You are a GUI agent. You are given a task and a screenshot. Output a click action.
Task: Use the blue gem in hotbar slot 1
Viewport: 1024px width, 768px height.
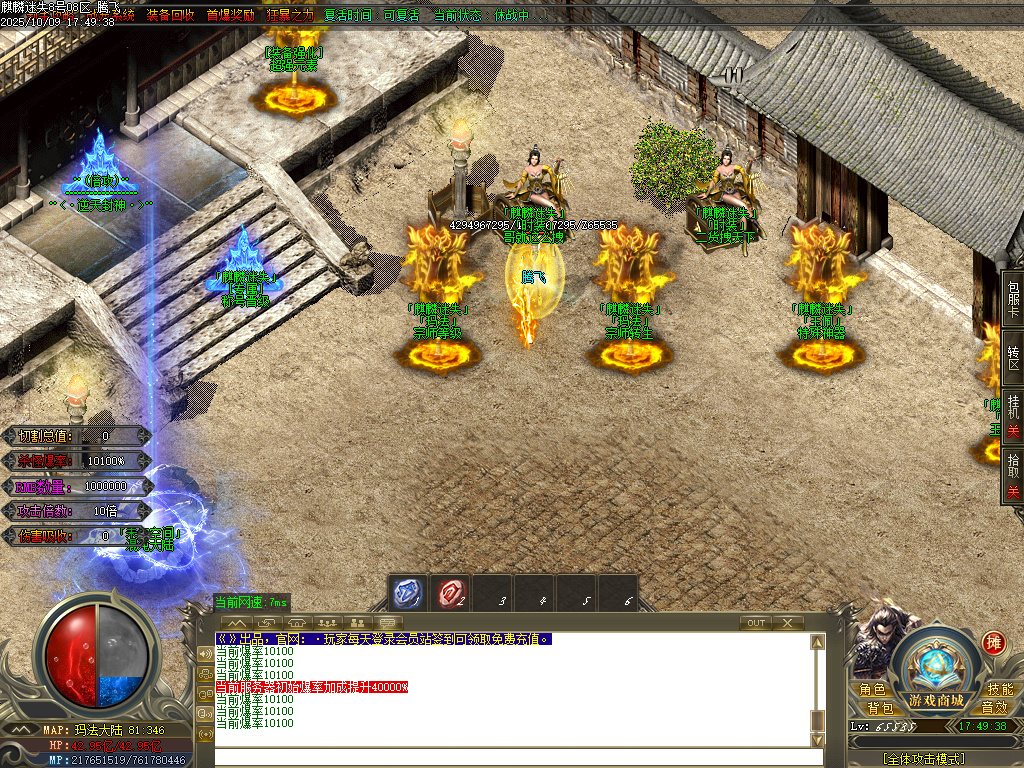click(x=407, y=593)
